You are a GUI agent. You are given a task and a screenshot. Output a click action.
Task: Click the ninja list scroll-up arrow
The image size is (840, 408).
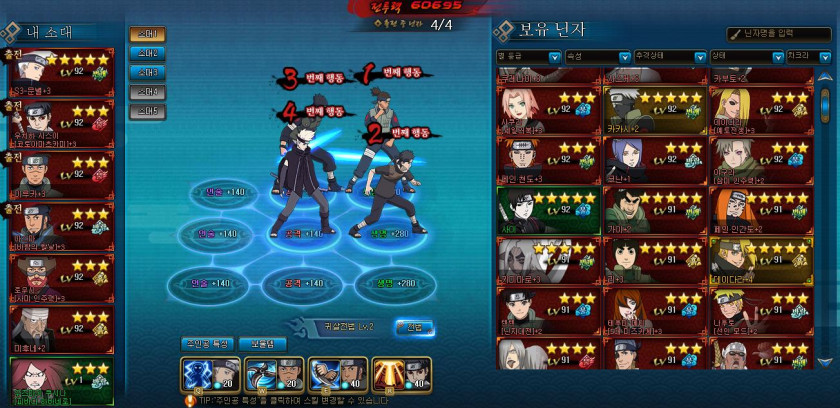click(824, 76)
